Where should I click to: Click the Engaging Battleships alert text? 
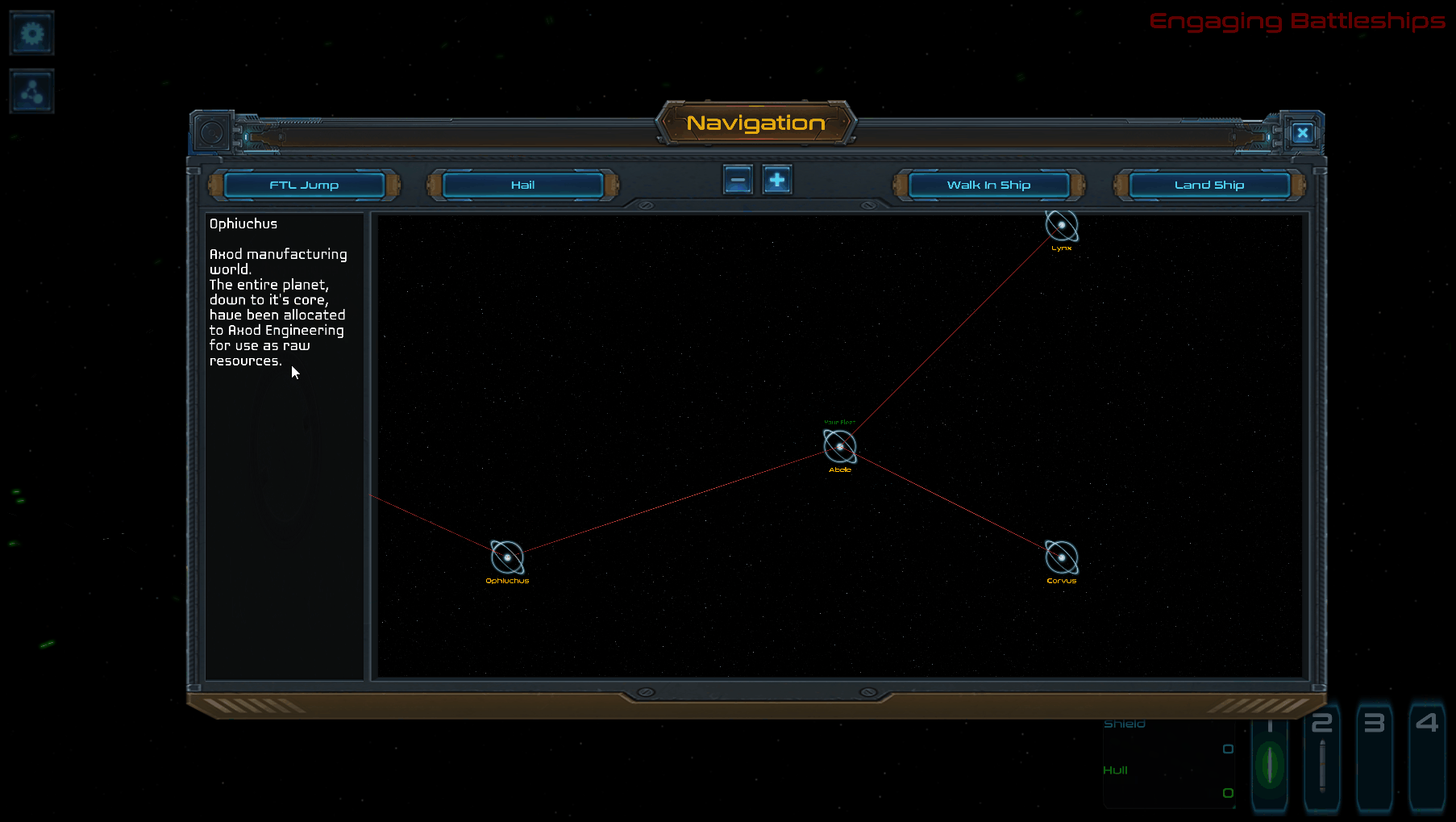tap(1296, 22)
